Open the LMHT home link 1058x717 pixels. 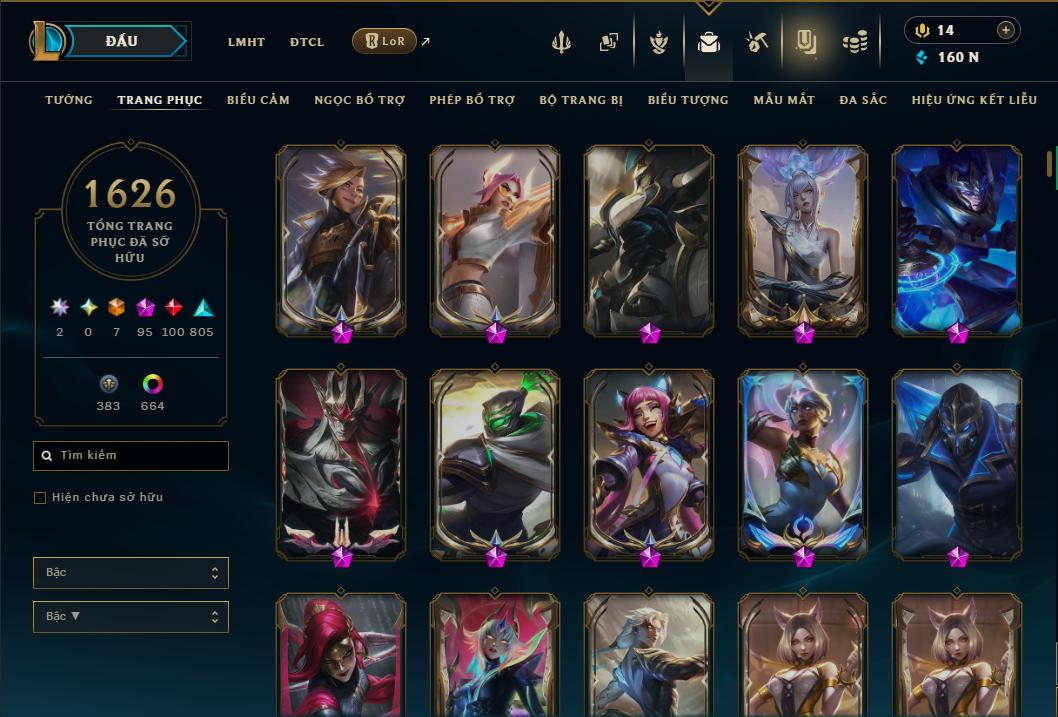click(246, 42)
